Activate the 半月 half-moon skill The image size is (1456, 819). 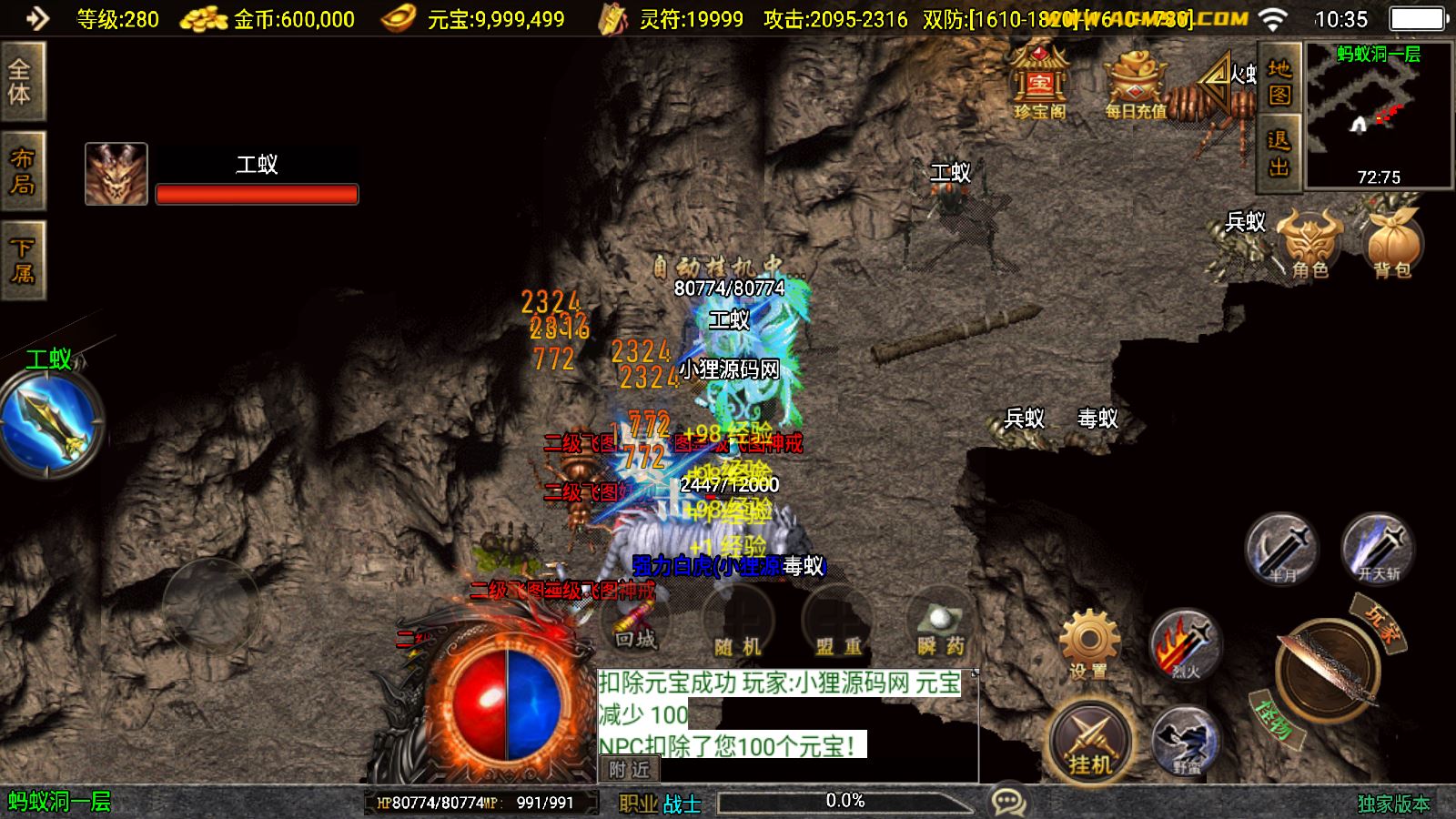(x=1282, y=548)
